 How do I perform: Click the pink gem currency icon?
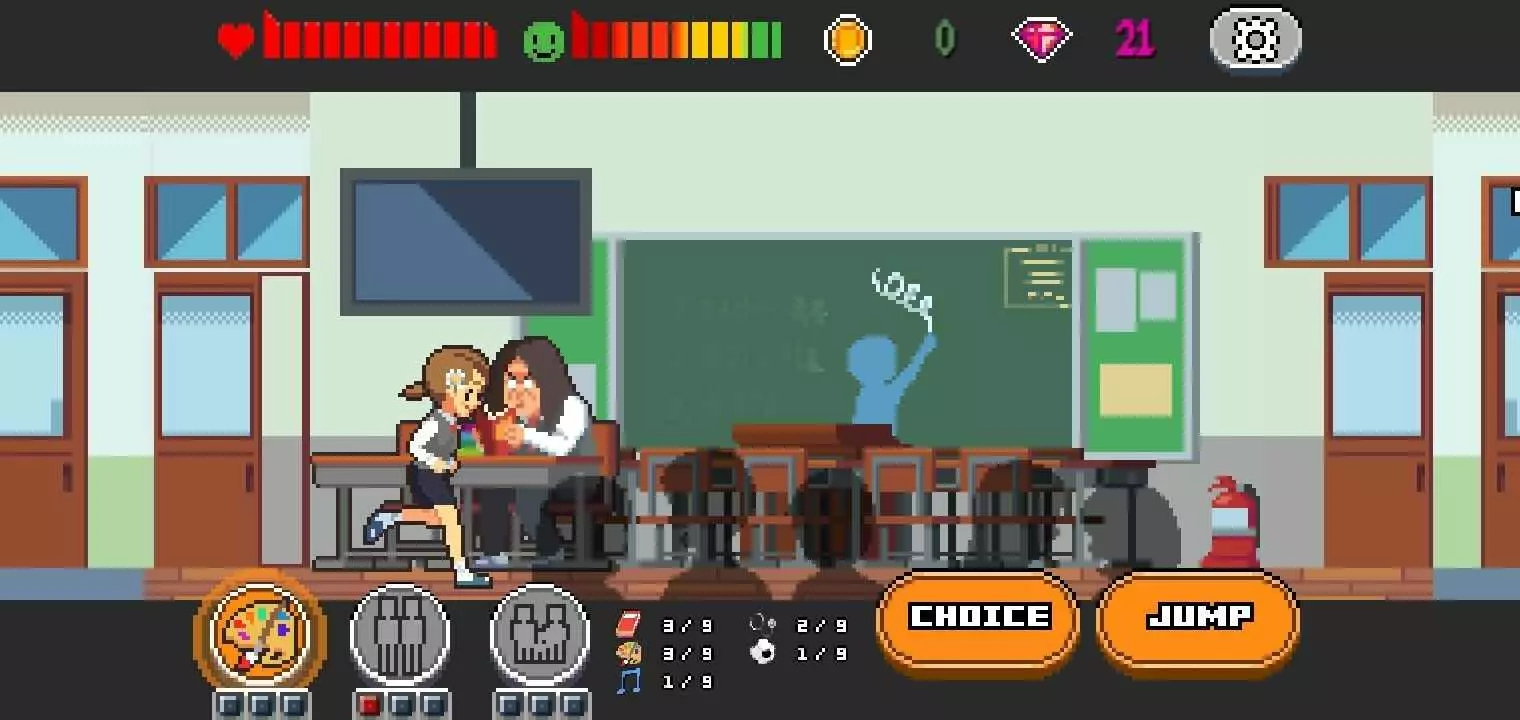(x=1042, y=40)
